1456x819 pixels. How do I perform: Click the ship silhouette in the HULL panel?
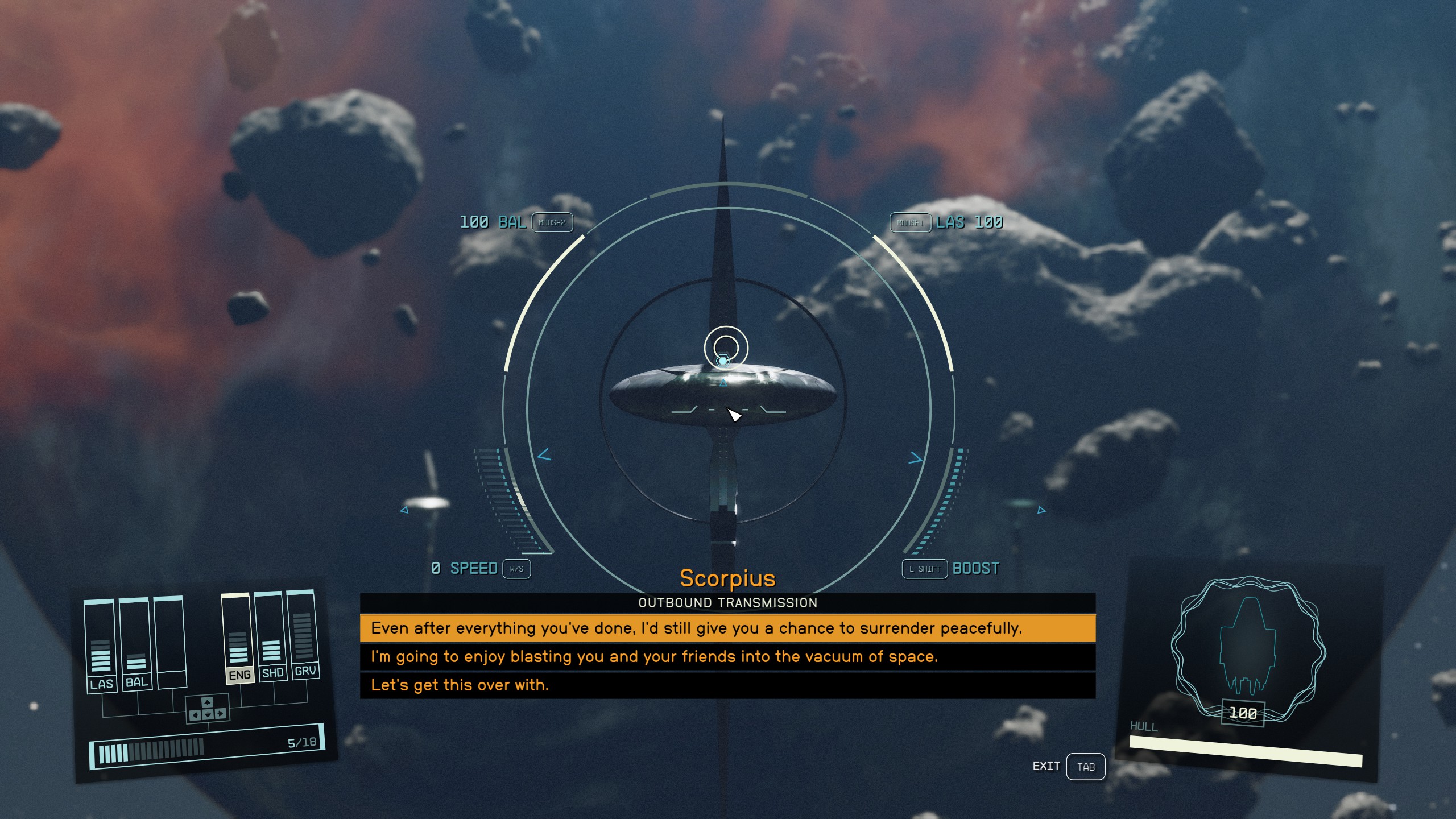tap(1248, 643)
